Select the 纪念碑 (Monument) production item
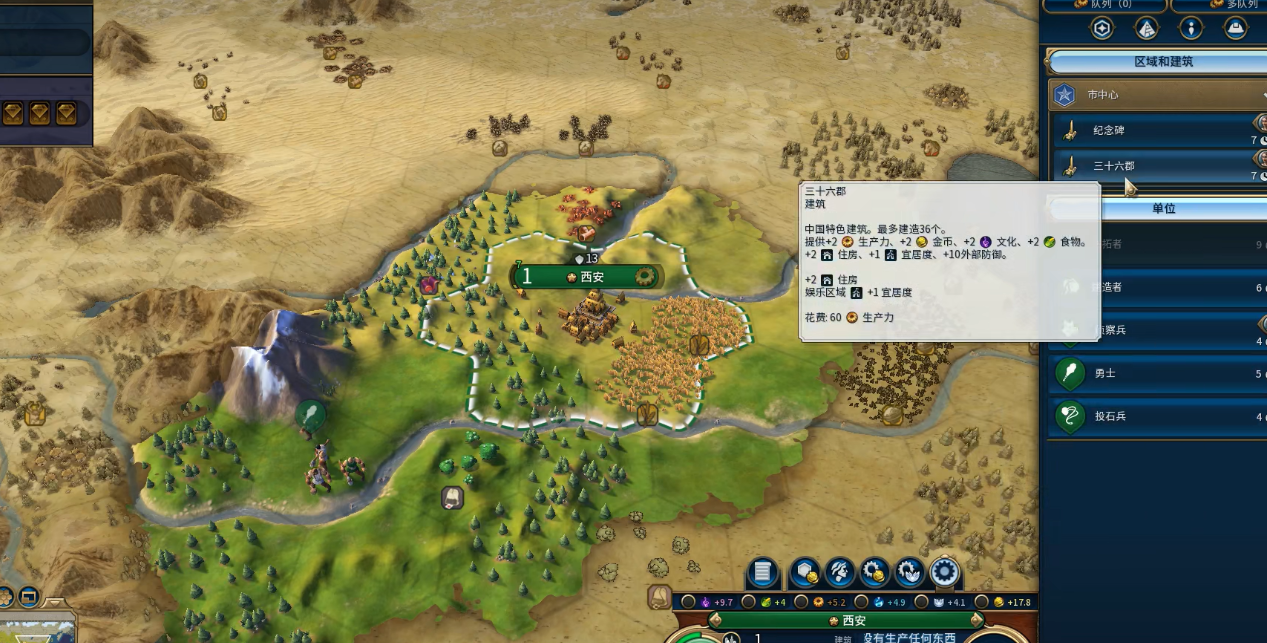The width and height of the screenshot is (1267, 643). pyautogui.click(x=1150, y=131)
